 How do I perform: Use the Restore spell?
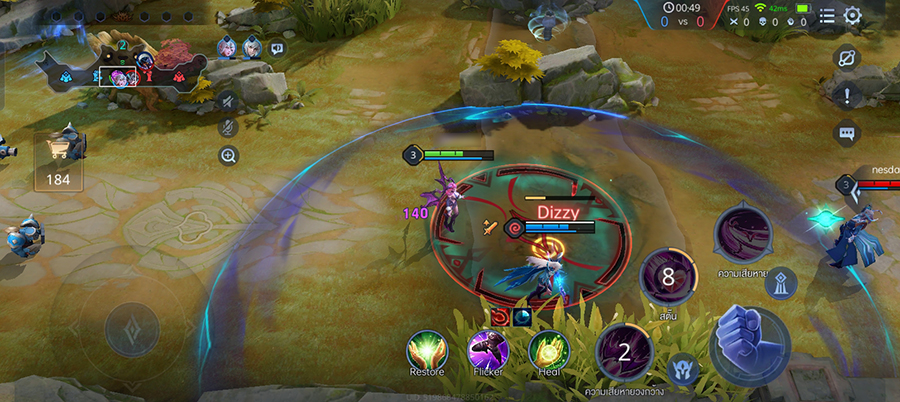tap(427, 351)
